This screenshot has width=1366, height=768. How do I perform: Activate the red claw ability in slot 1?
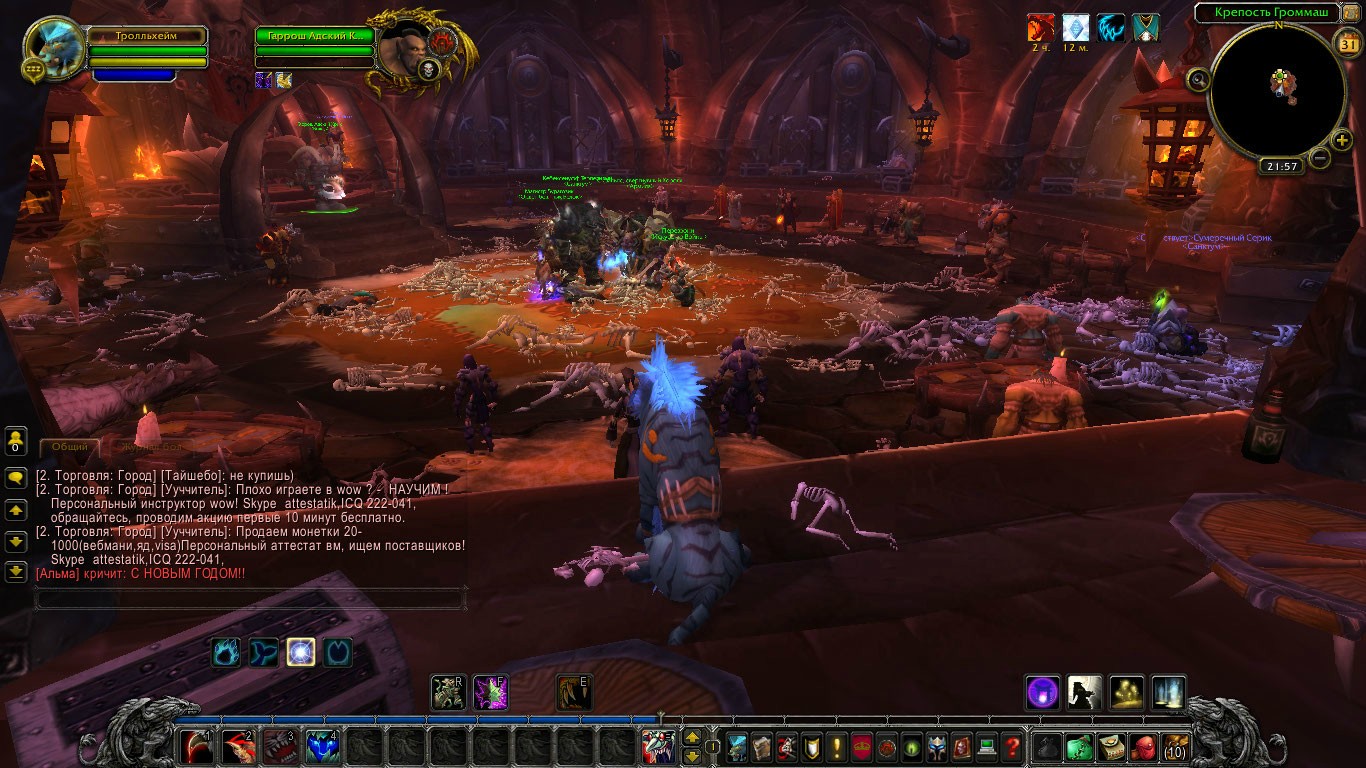click(x=197, y=747)
